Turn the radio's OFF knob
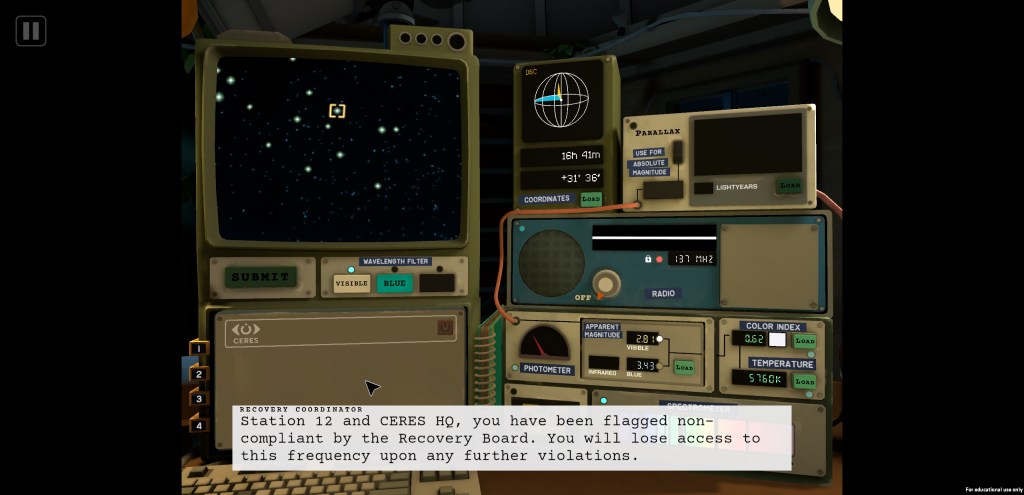The height and width of the screenshot is (495, 1024). [x=603, y=284]
